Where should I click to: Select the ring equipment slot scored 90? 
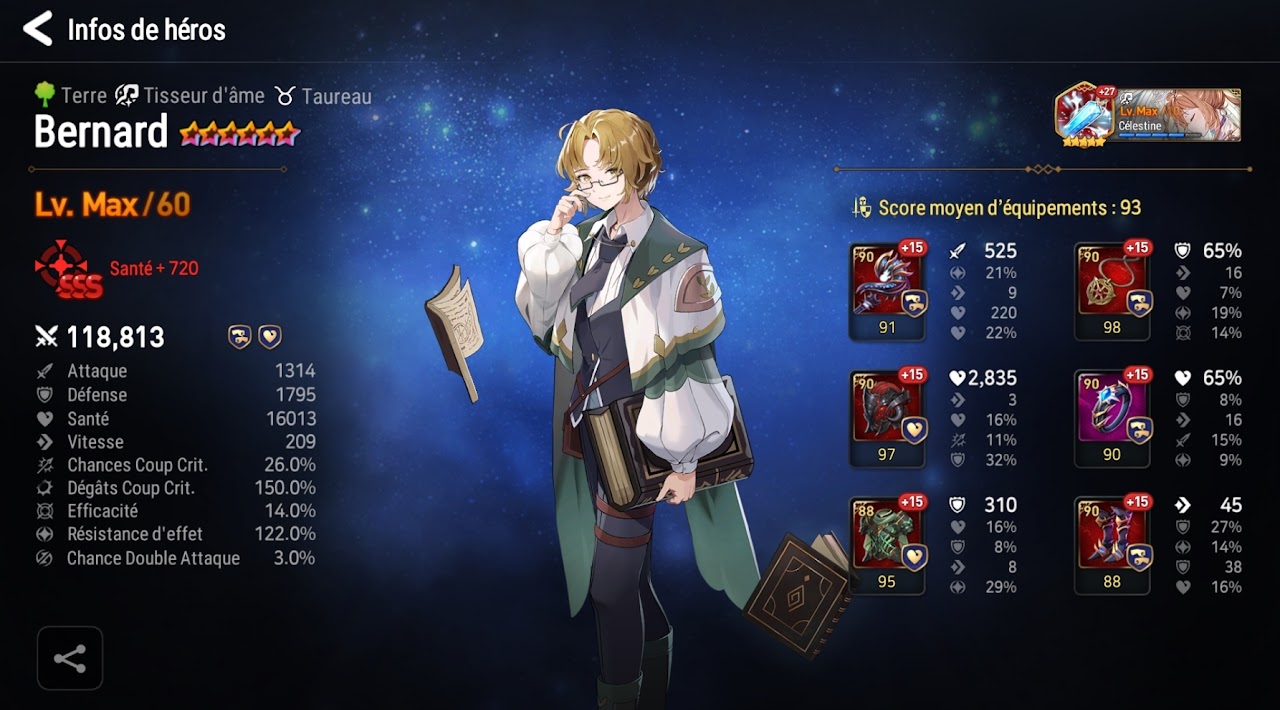click(1112, 418)
